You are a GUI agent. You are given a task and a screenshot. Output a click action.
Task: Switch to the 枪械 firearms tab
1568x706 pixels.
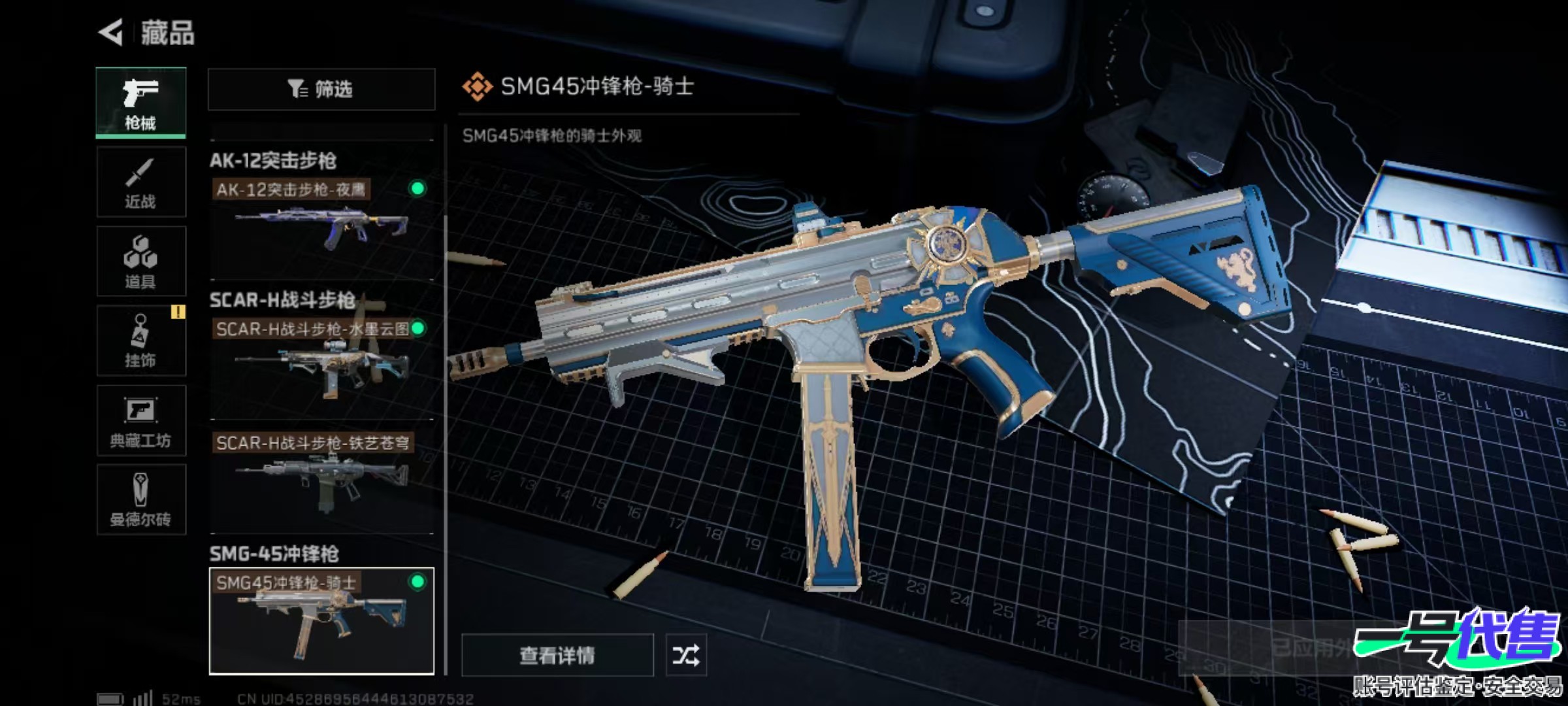pos(141,103)
